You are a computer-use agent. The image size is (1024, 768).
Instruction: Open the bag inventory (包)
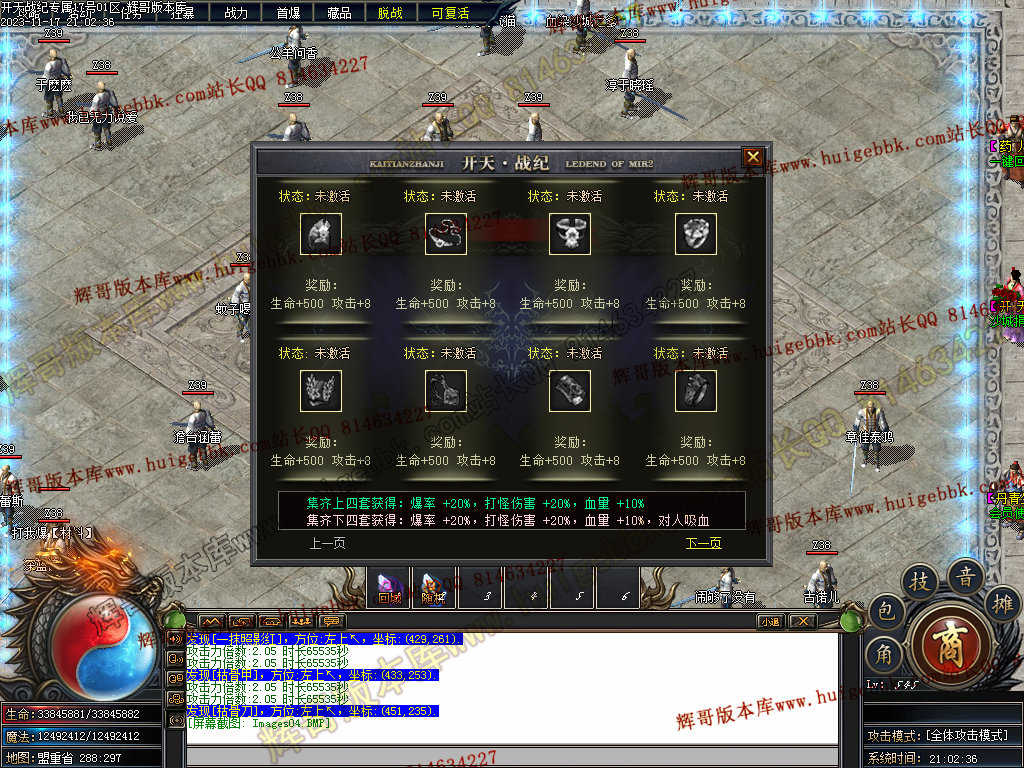point(885,611)
